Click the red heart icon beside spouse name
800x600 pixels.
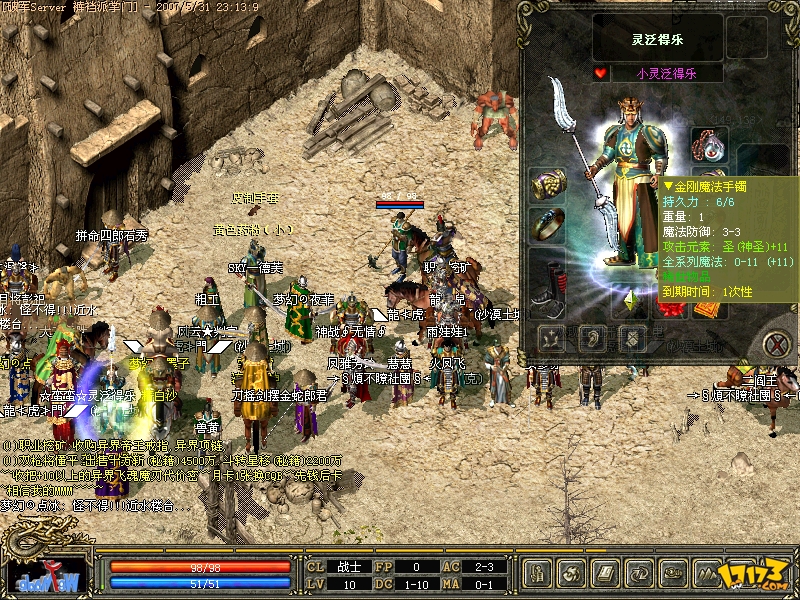point(600,73)
